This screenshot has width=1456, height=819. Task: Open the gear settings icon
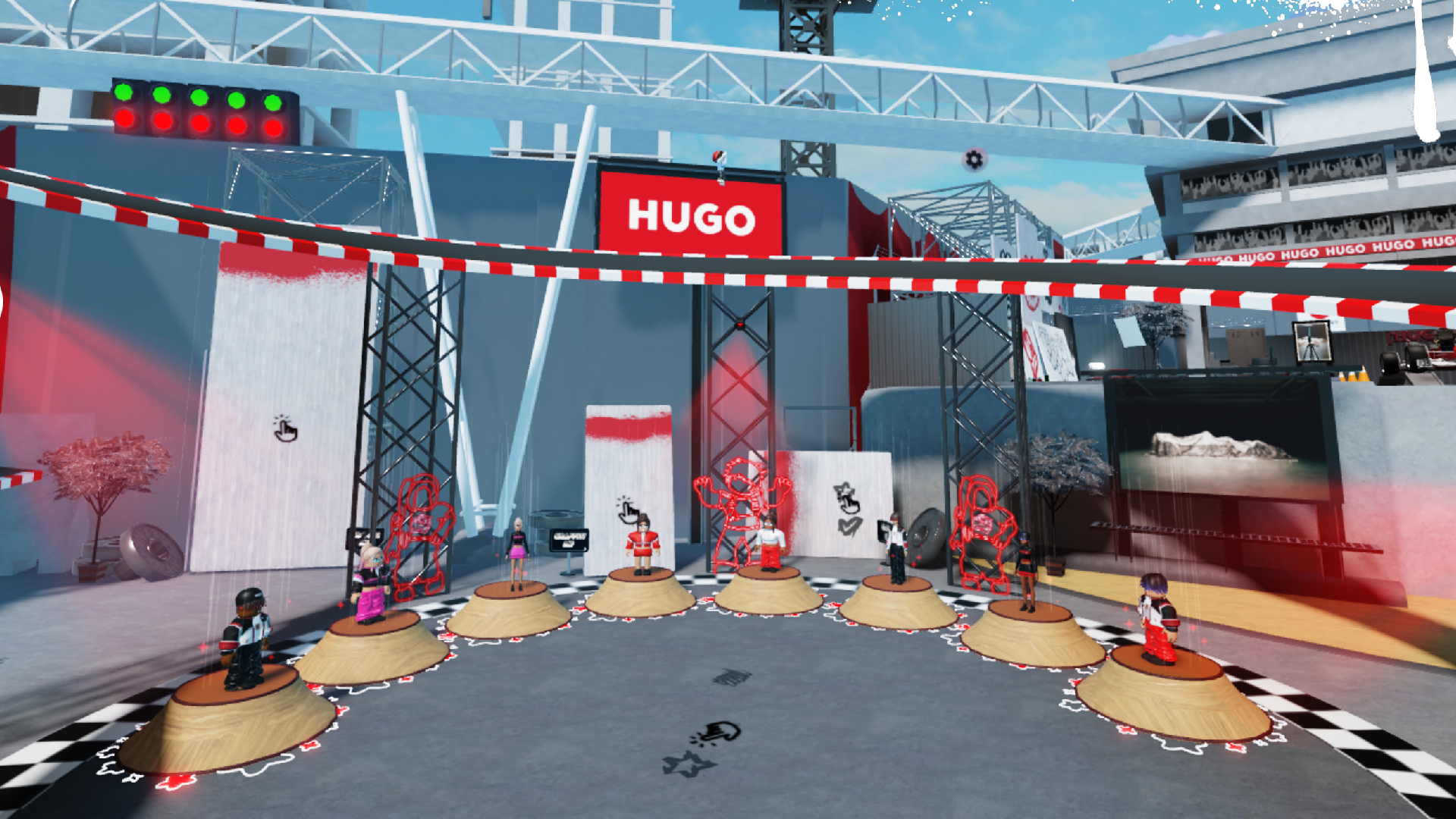pos(974,159)
